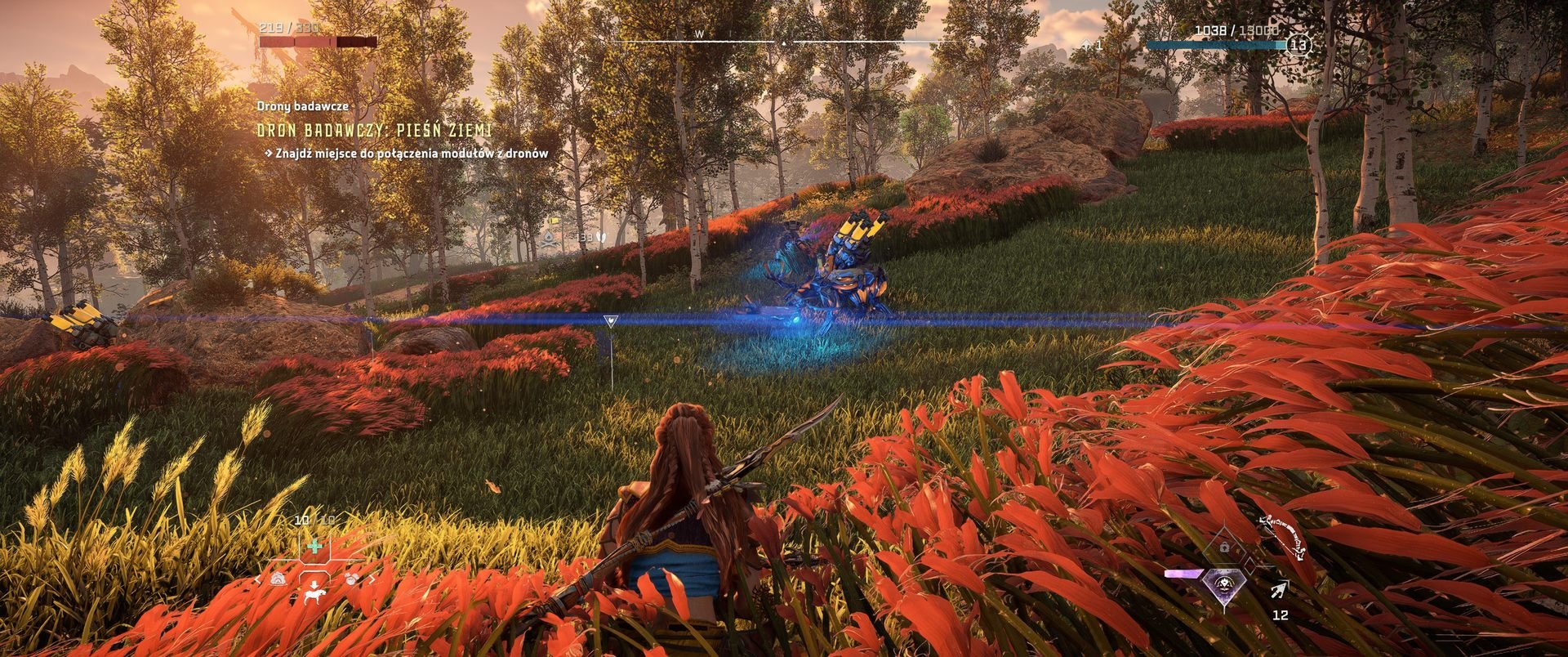Click the campfire save icon above the rocks

pyautogui.click(x=549, y=239)
